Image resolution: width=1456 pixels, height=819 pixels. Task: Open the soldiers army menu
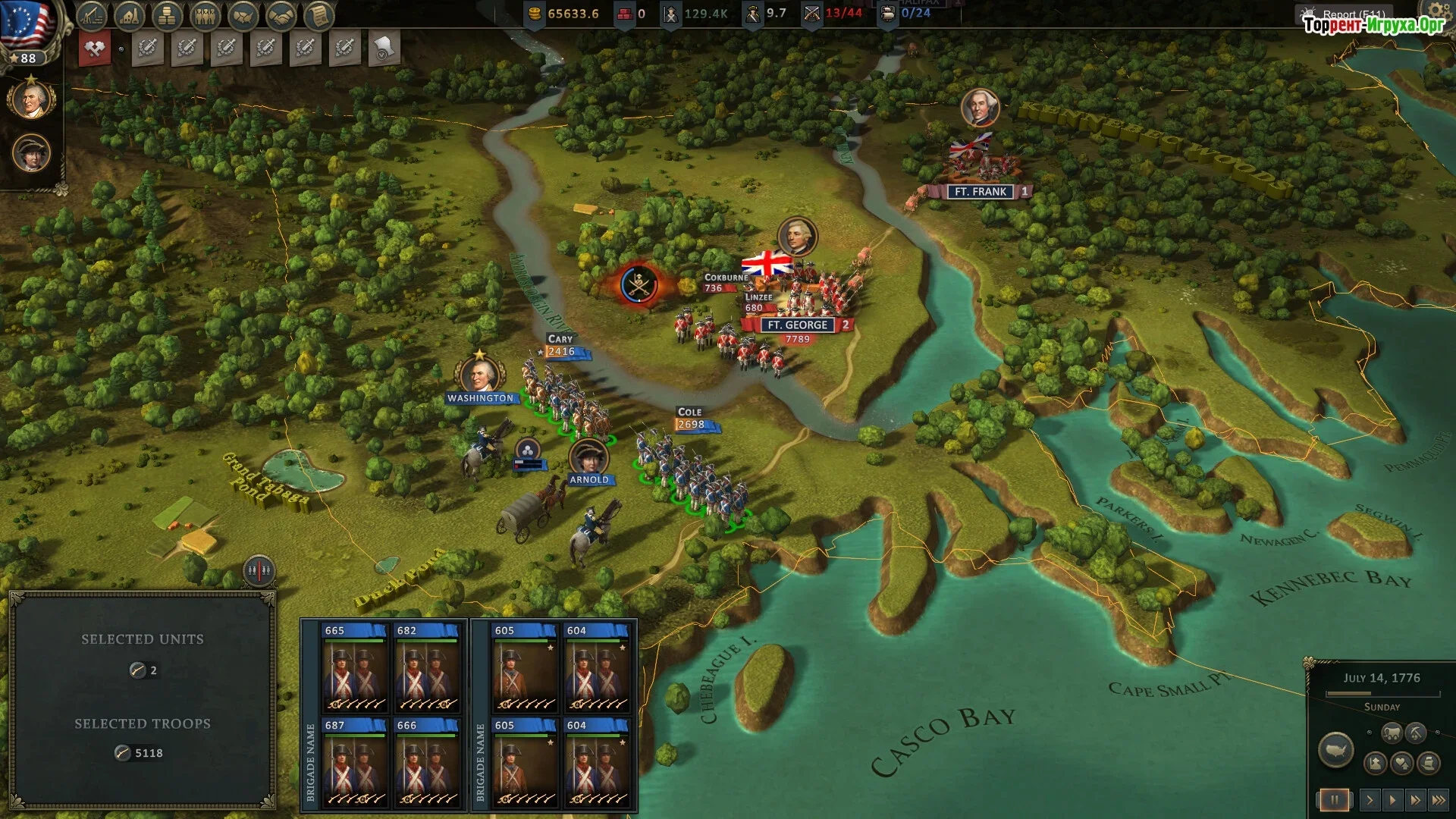click(205, 14)
